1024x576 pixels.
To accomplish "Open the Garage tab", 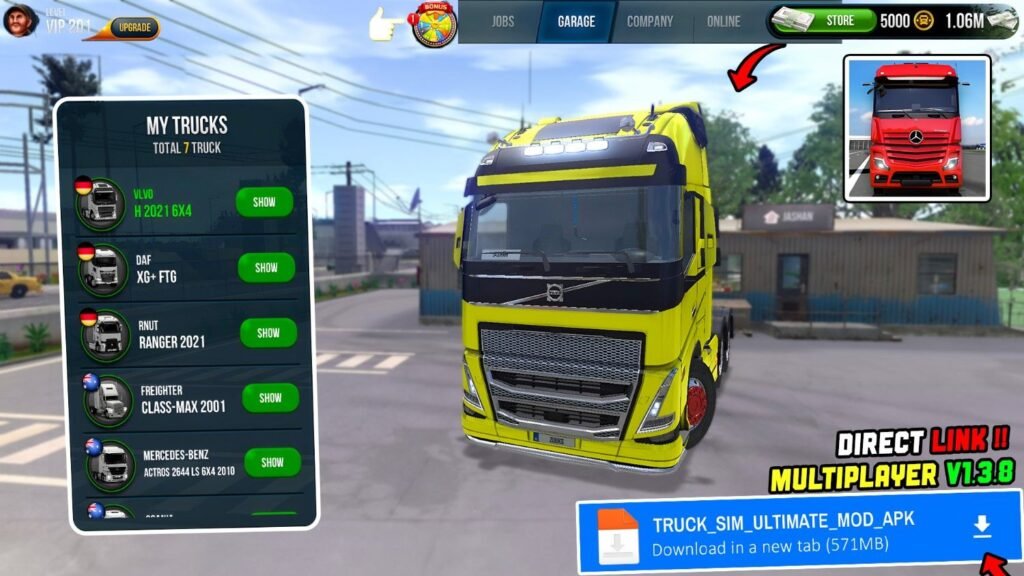I will pos(576,21).
